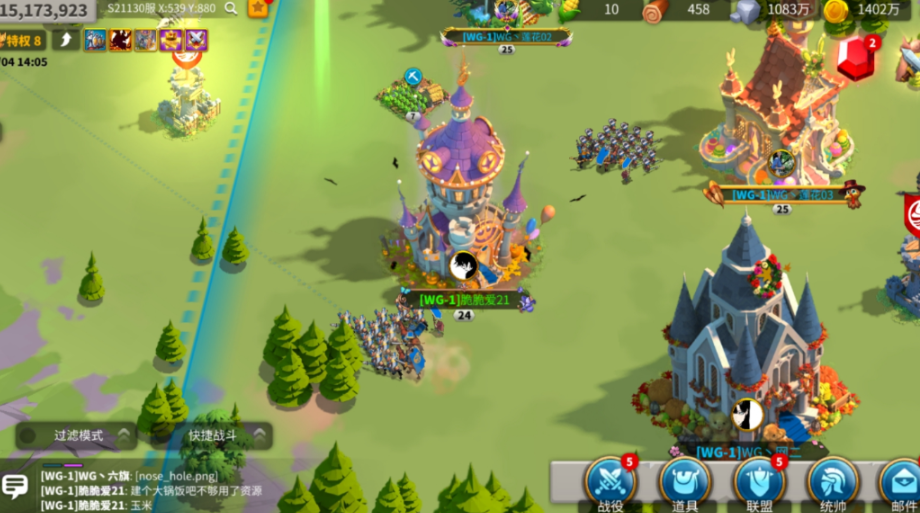Click the red gem icon with badge 2
Viewport: 920px width, 513px height.
pyautogui.click(x=856, y=60)
